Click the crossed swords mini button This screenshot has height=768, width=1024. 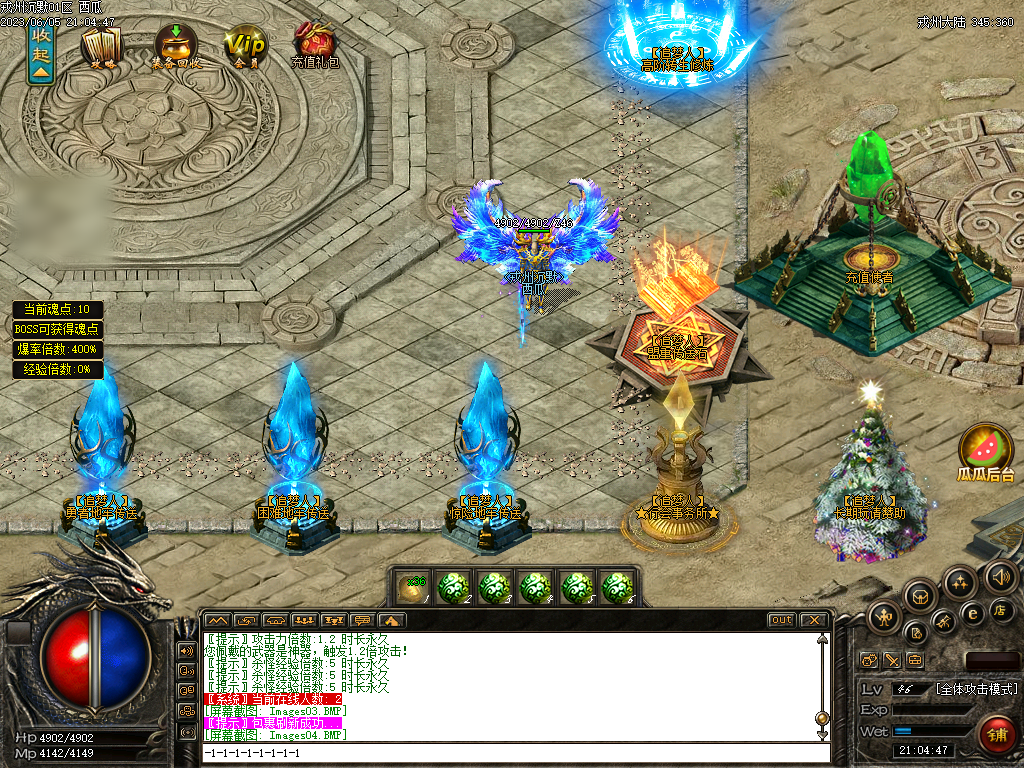coord(891,660)
